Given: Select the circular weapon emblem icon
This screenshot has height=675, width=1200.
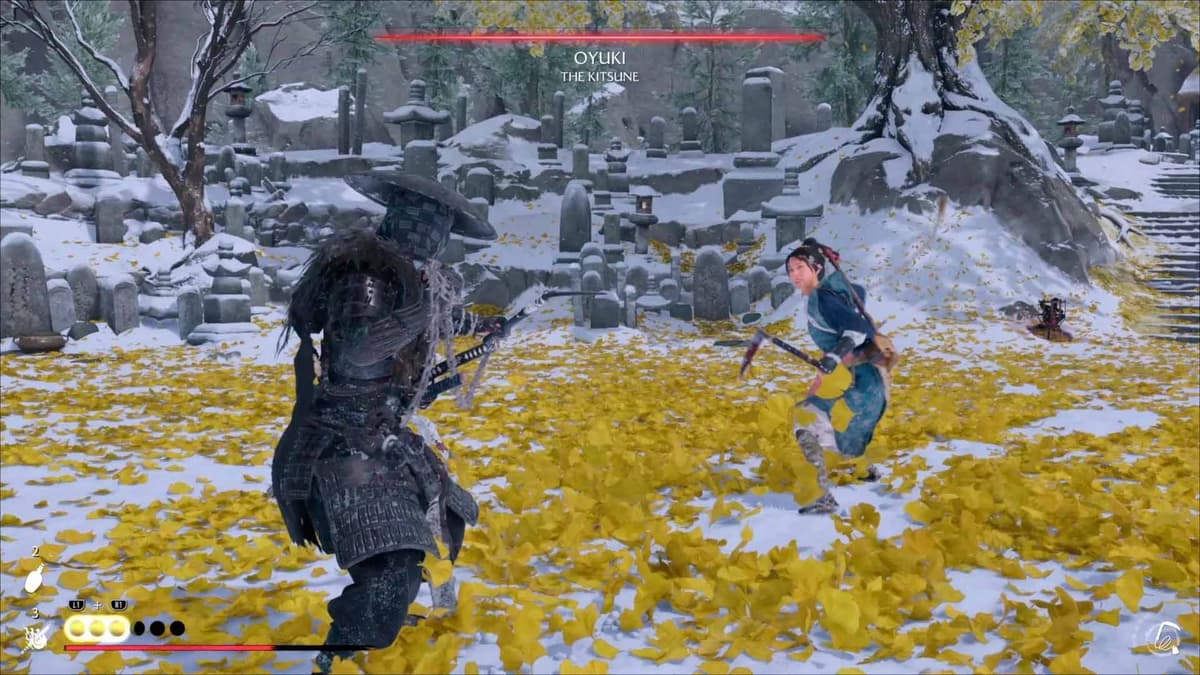Looking at the screenshot, I should 1163,637.
